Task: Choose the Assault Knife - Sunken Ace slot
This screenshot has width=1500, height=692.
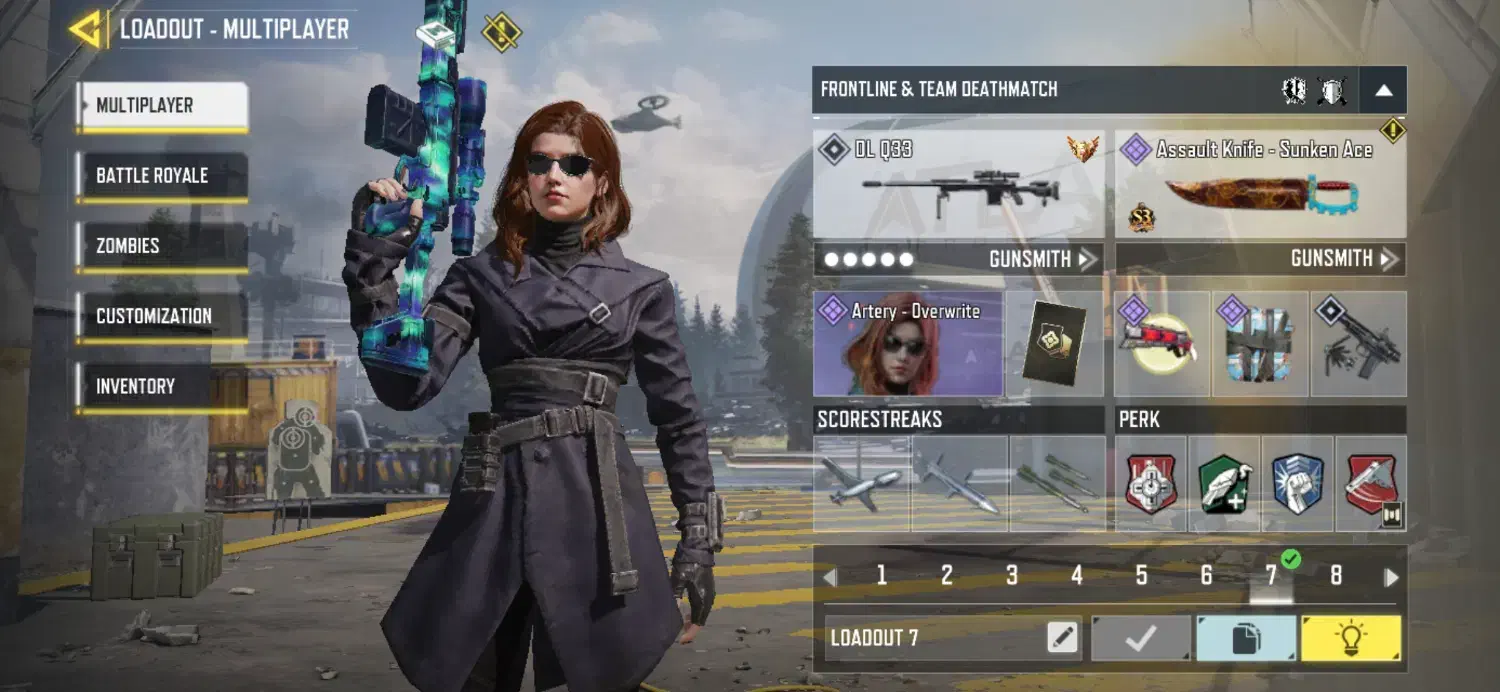Action: [x=1260, y=184]
